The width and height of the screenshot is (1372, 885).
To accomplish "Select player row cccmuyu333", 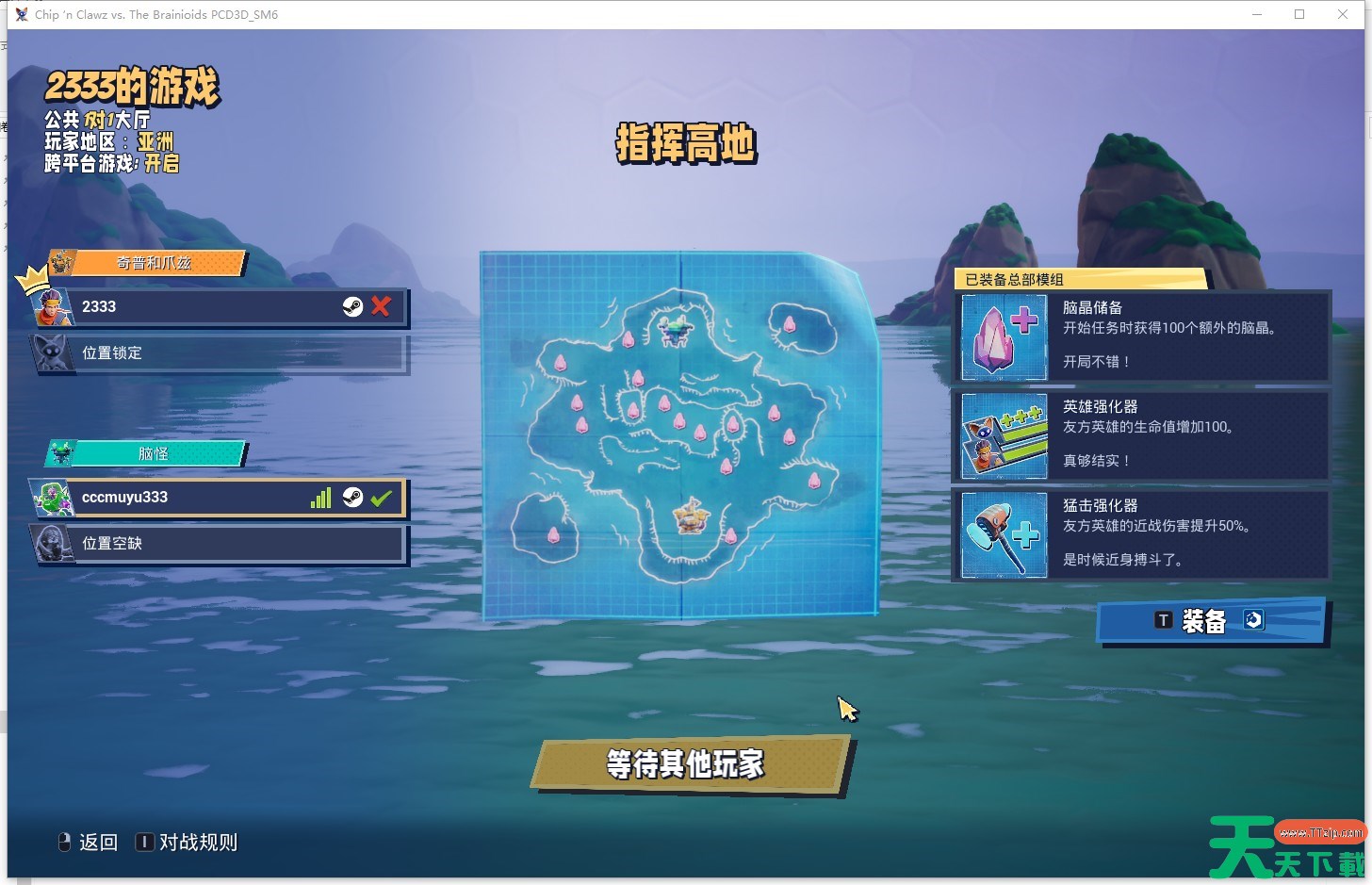I will coord(188,498).
